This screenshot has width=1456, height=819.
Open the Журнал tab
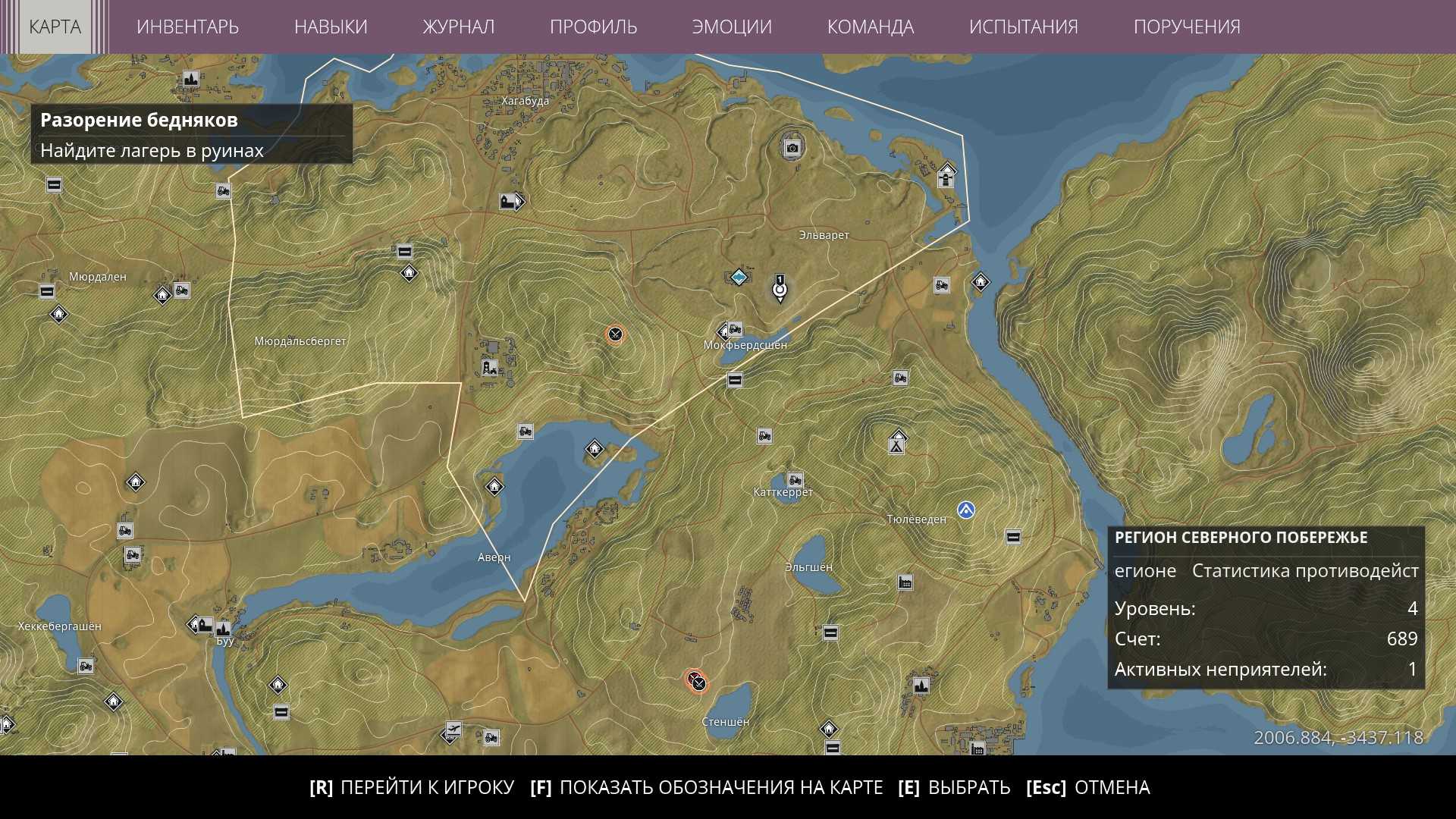(458, 27)
